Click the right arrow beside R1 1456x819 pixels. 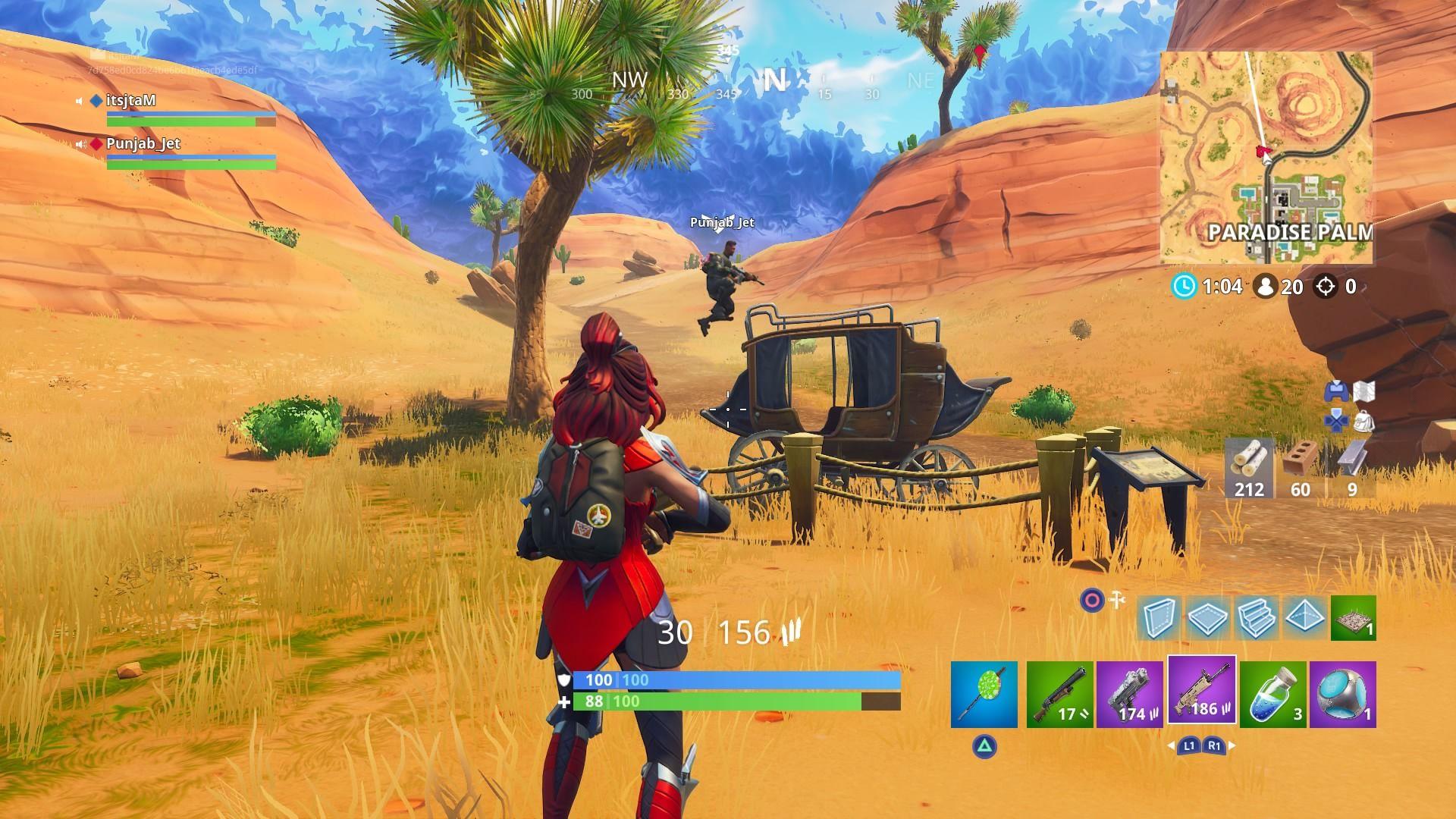pyautogui.click(x=1231, y=747)
